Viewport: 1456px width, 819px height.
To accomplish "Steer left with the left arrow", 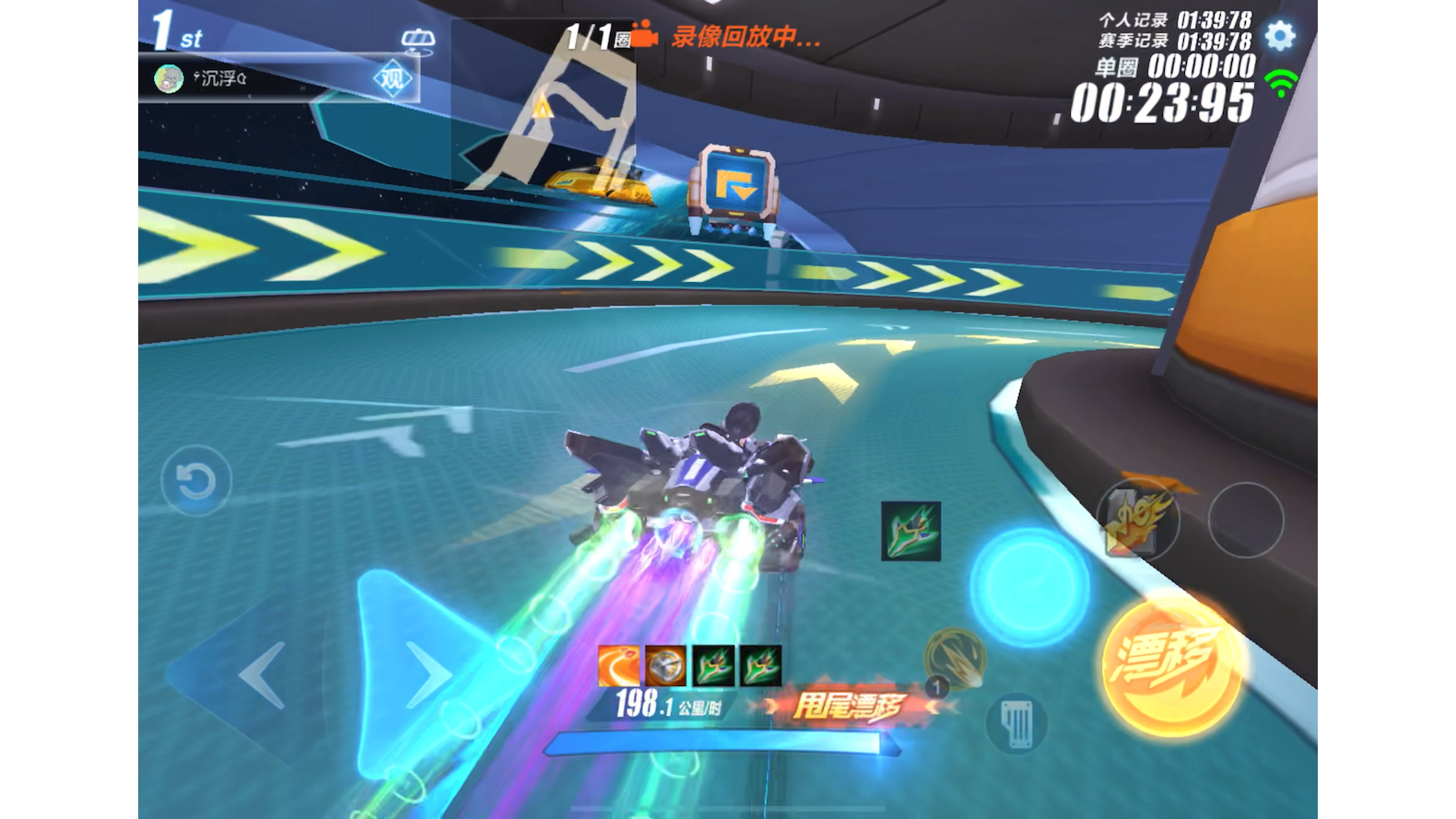I will (263, 675).
